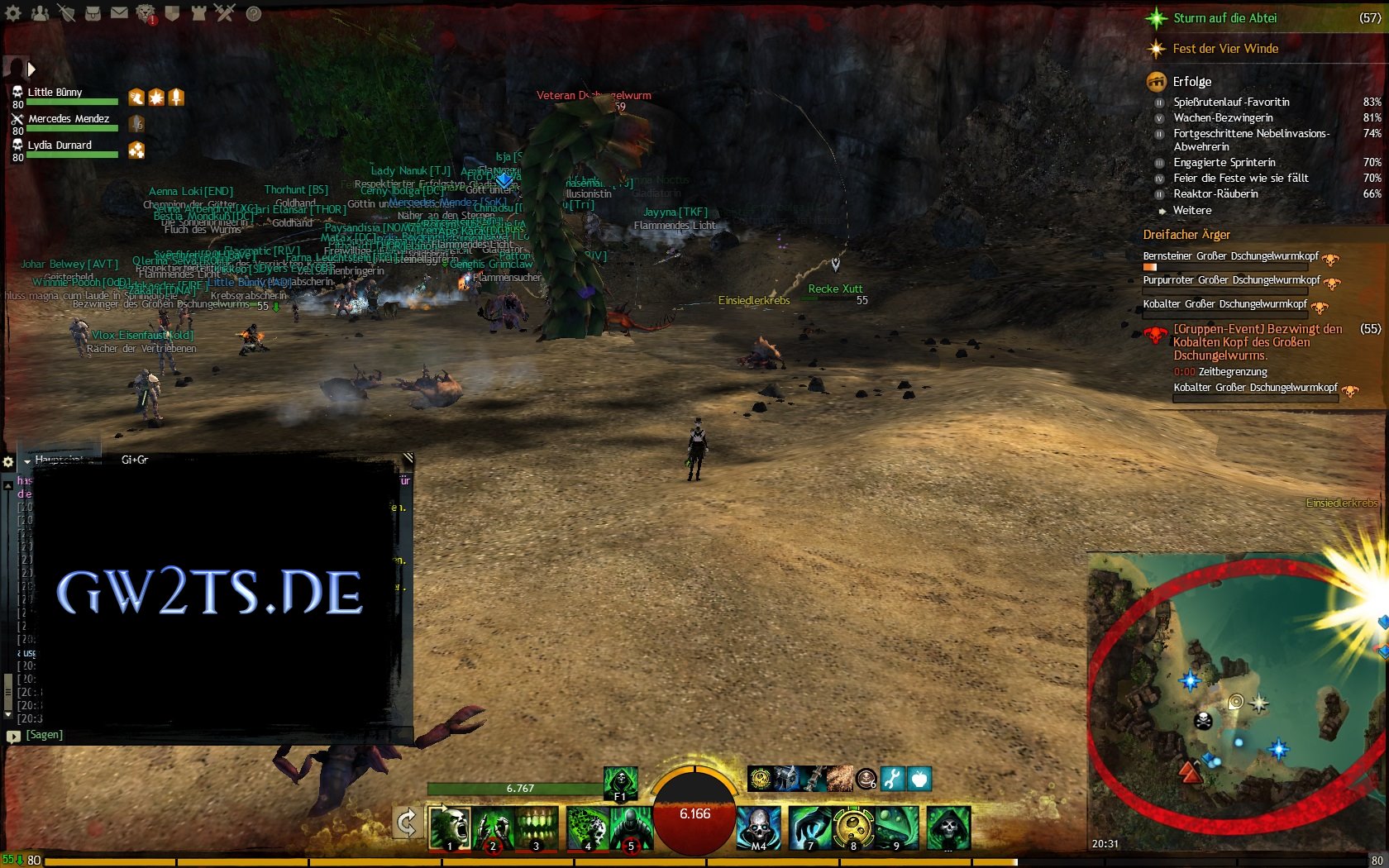Select the Fest der Vier Winde entry

click(x=1225, y=49)
